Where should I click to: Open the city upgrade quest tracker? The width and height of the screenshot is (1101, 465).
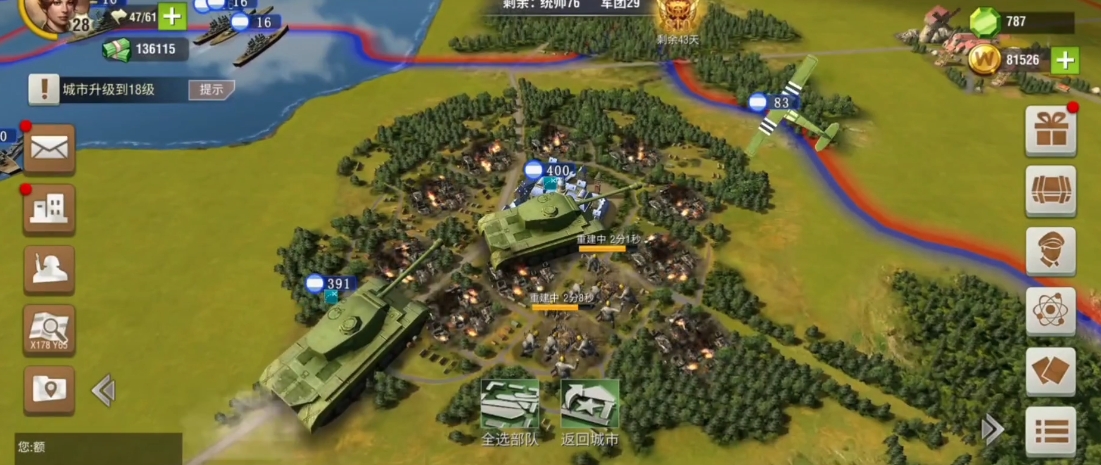pyautogui.click(x=110, y=90)
